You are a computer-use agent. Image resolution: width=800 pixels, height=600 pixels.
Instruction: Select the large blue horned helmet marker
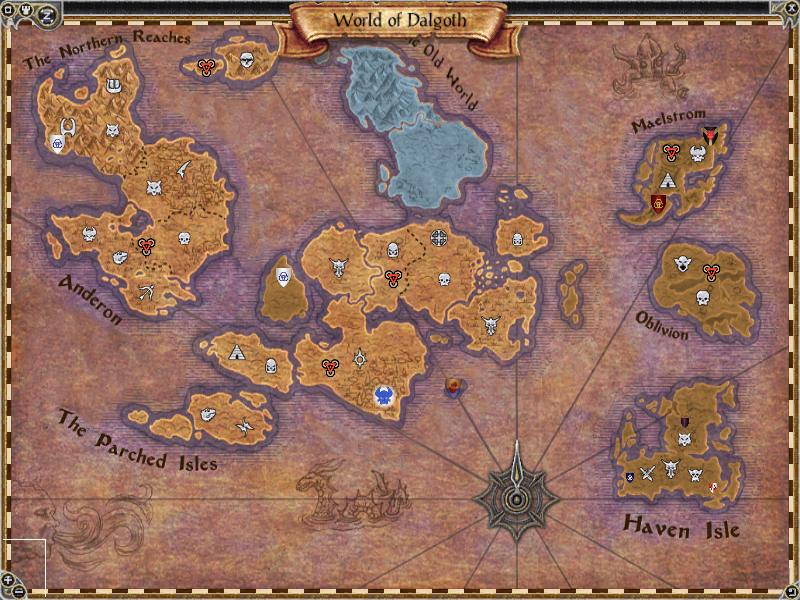(x=383, y=396)
